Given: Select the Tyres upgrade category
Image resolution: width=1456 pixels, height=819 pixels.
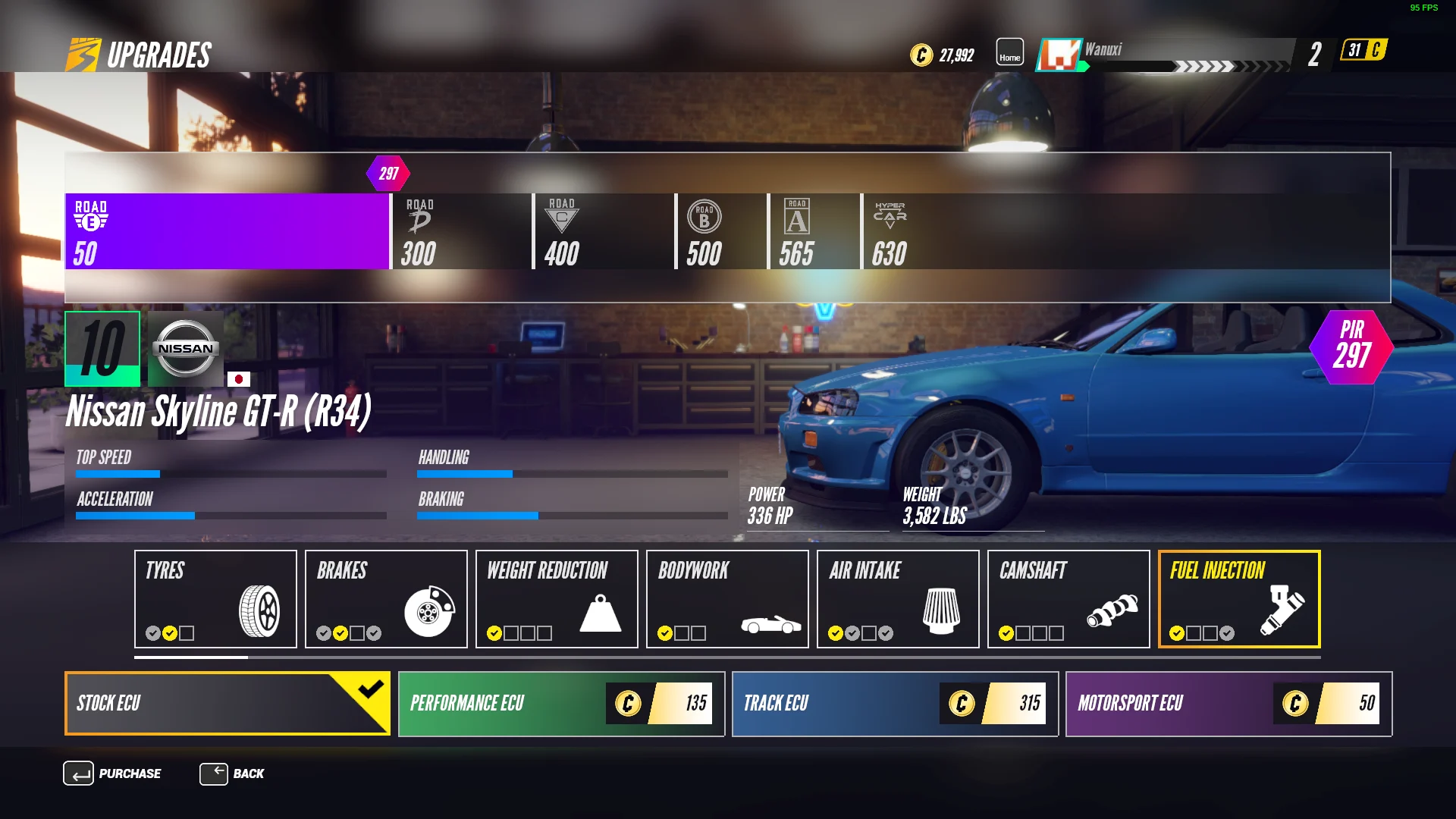Looking at the screenshot, I should coord(215,599).
